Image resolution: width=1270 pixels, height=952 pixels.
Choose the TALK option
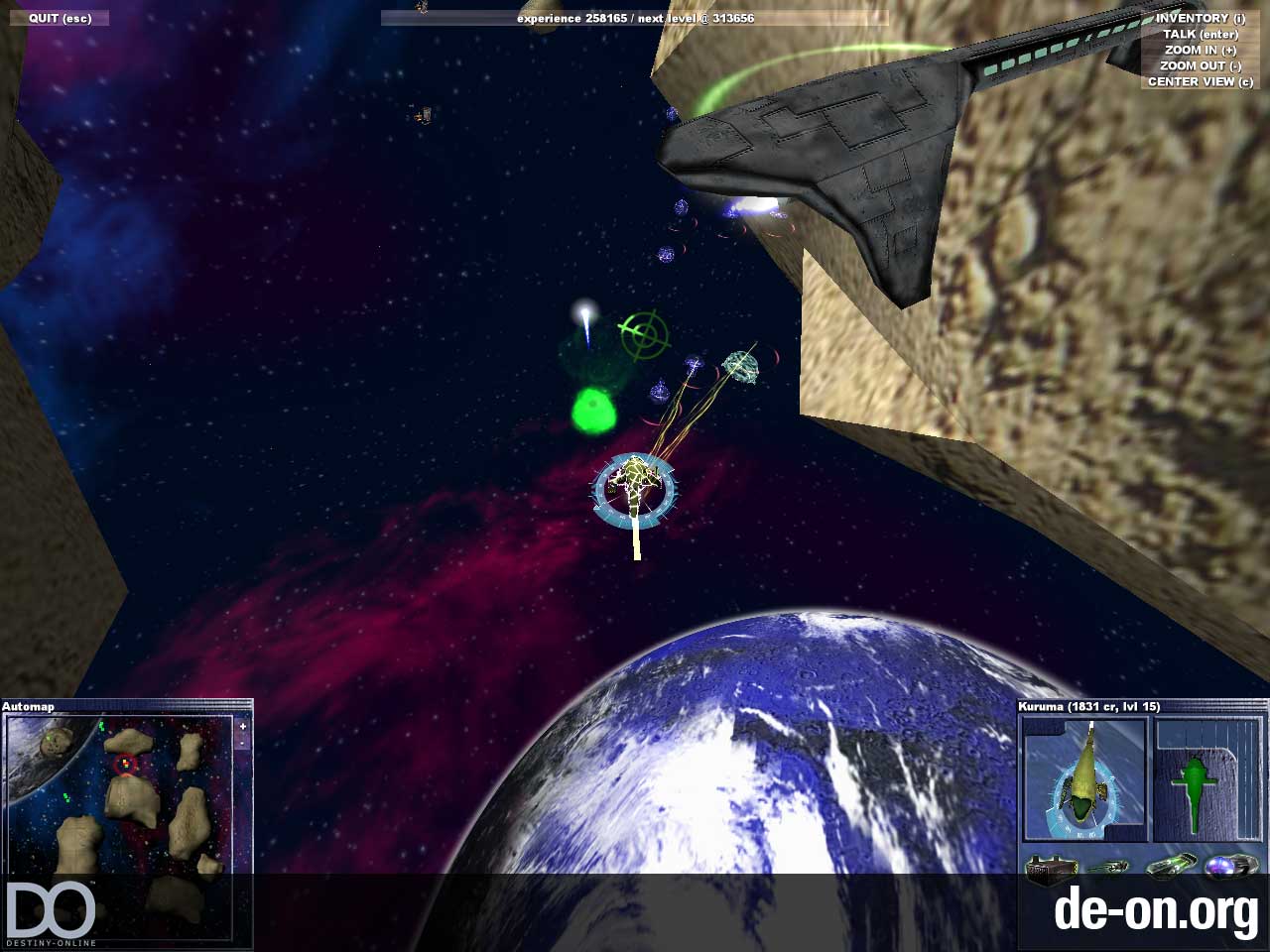[x=1200, y=34]
